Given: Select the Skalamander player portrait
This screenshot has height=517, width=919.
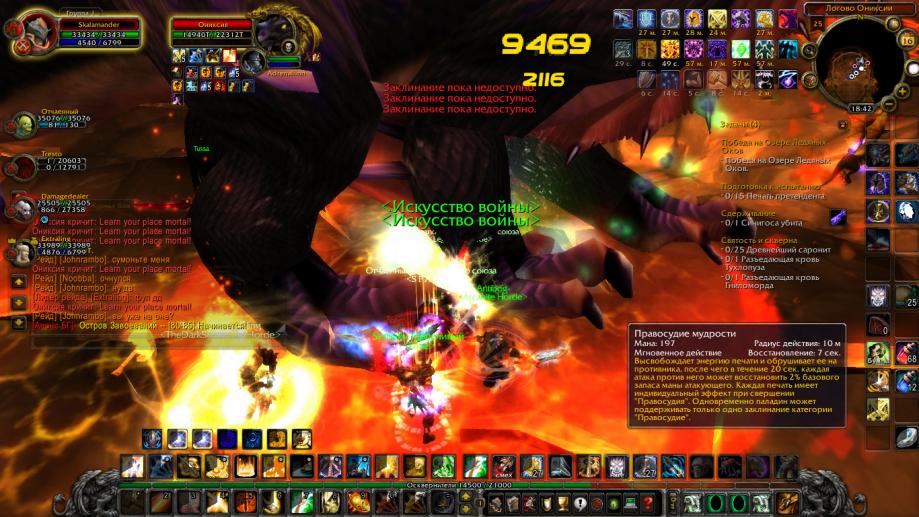Looking at the screenshot, I should [x=36, y=31].
